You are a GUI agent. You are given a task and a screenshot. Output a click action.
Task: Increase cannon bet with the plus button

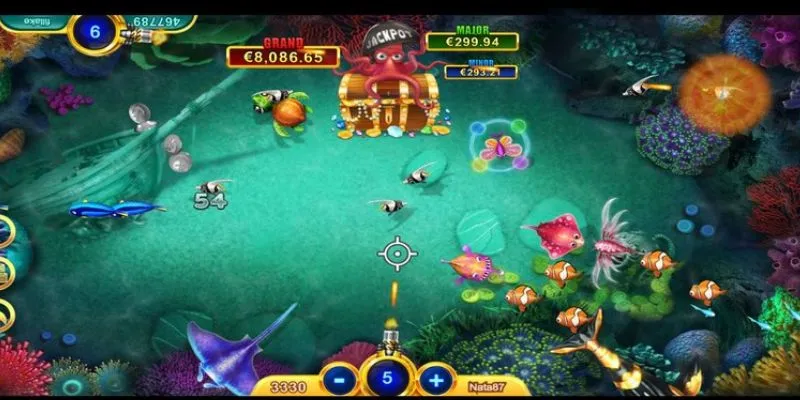tap(435, 380)
